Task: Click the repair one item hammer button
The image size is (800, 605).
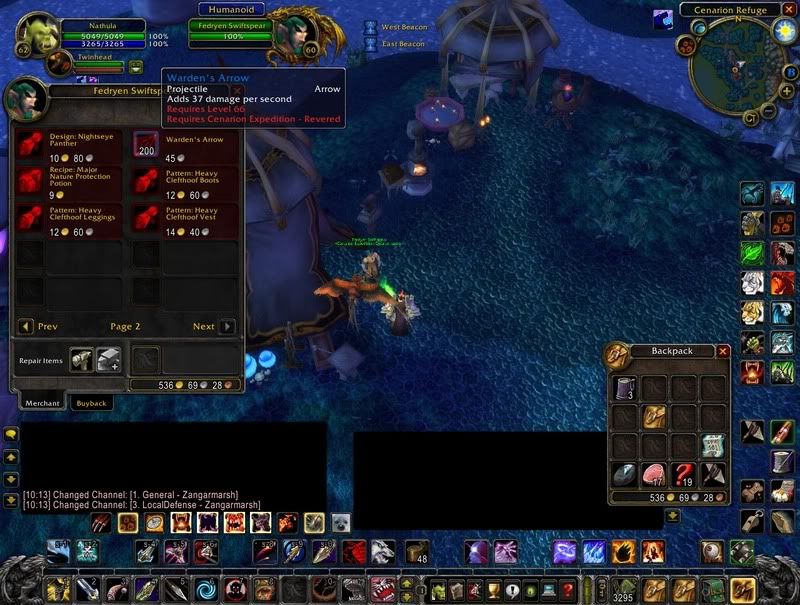Action: pos(82,360)
